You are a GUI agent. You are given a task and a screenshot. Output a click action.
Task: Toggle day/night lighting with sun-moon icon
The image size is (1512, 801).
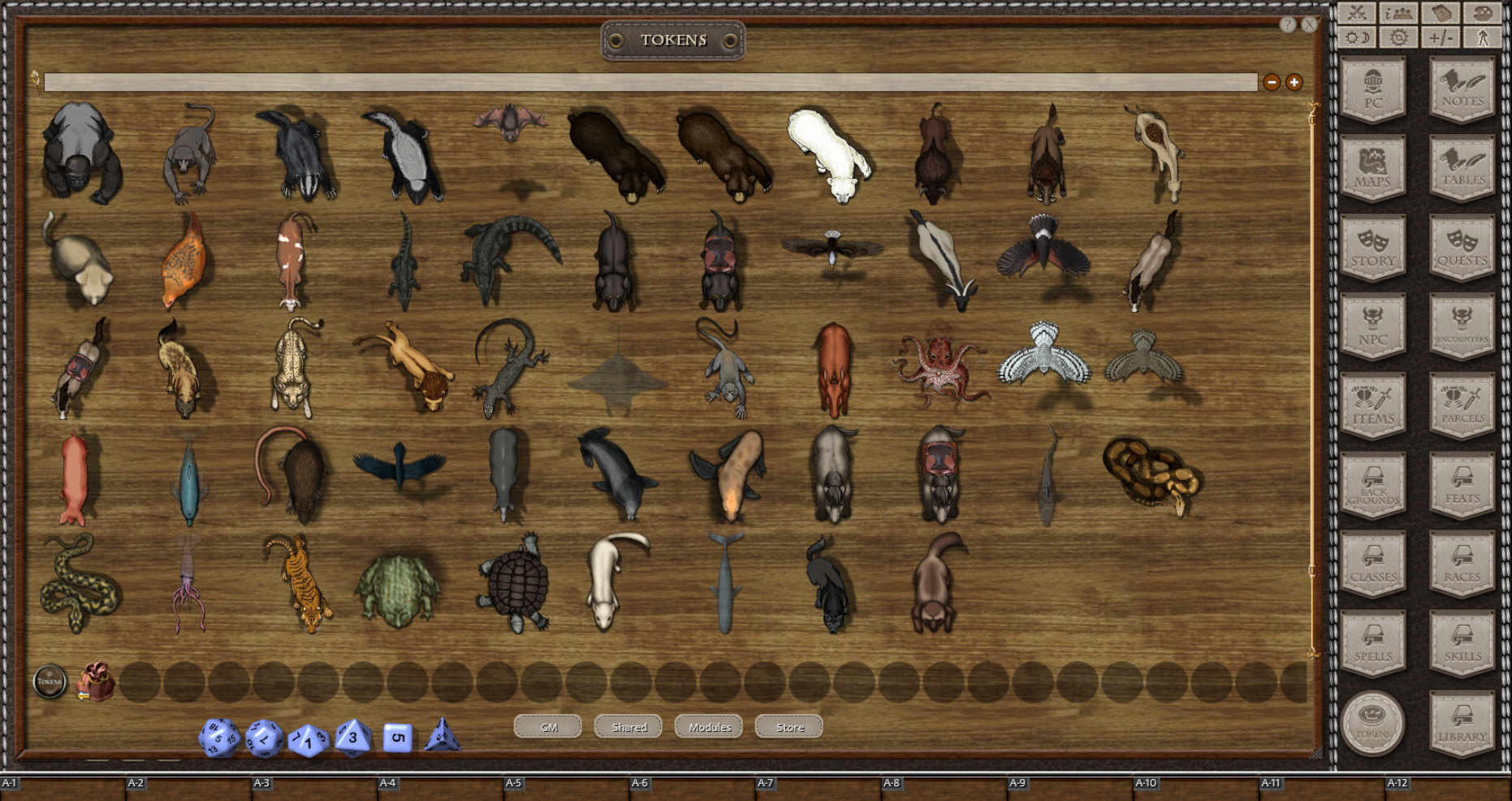tap(1356, 39)
